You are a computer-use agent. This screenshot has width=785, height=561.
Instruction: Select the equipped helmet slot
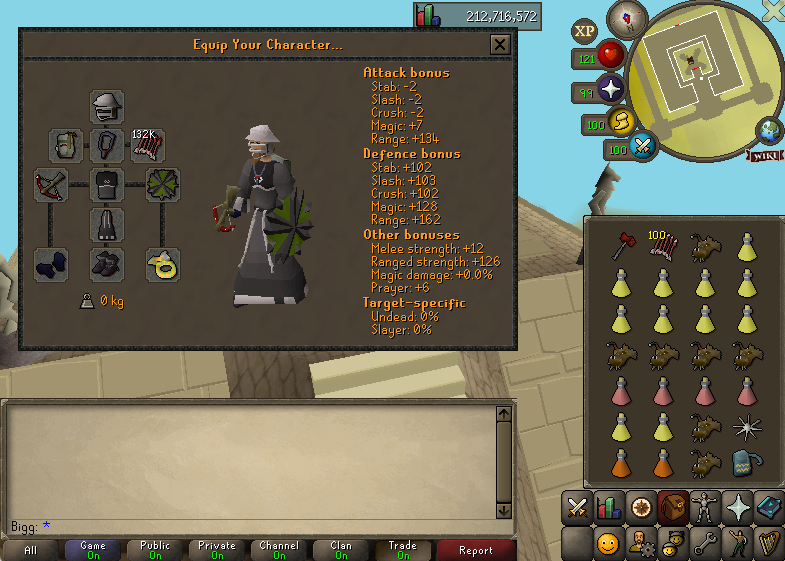pos(107,107)
